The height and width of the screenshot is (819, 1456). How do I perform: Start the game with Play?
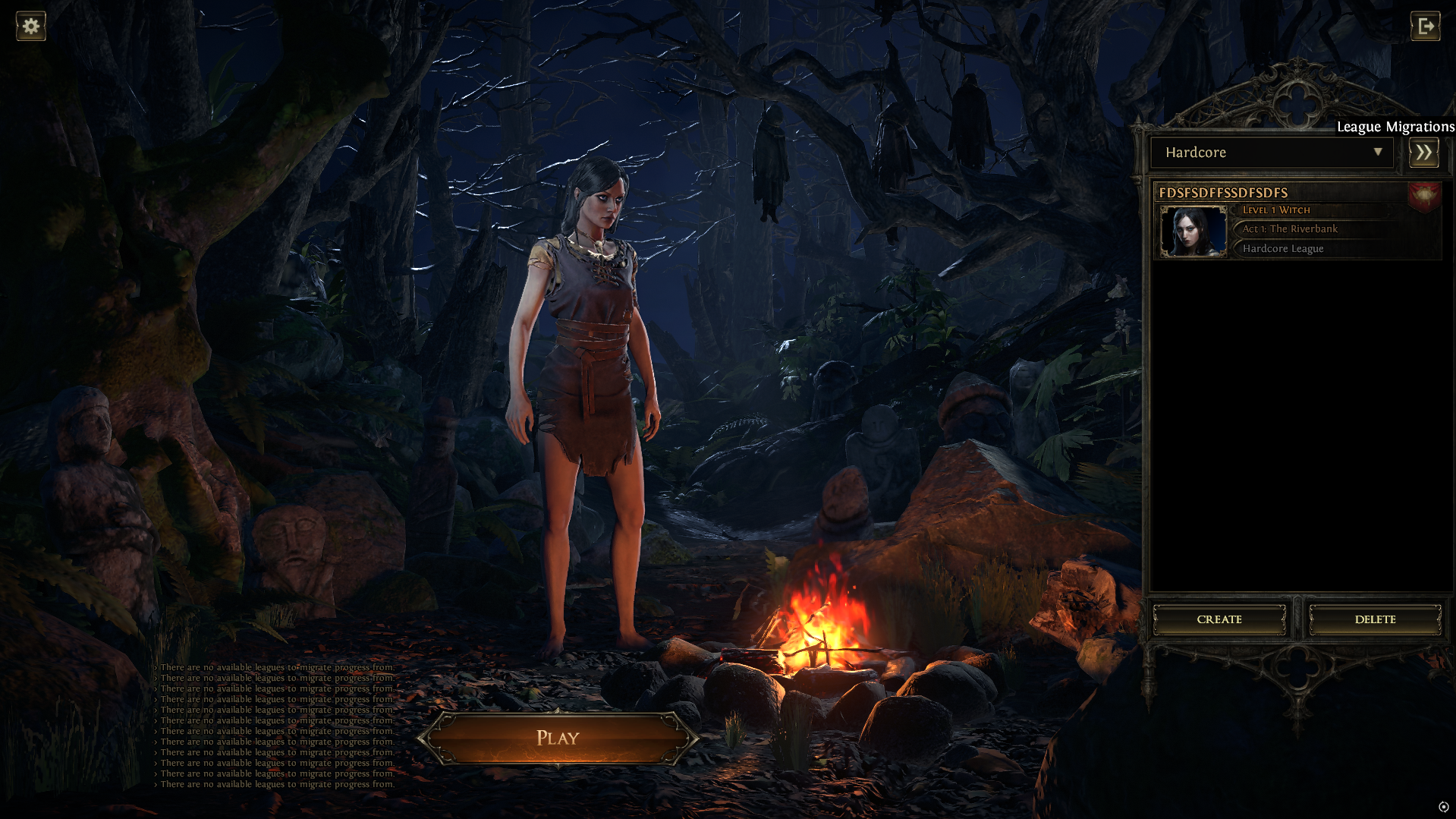tap(558, 738)
